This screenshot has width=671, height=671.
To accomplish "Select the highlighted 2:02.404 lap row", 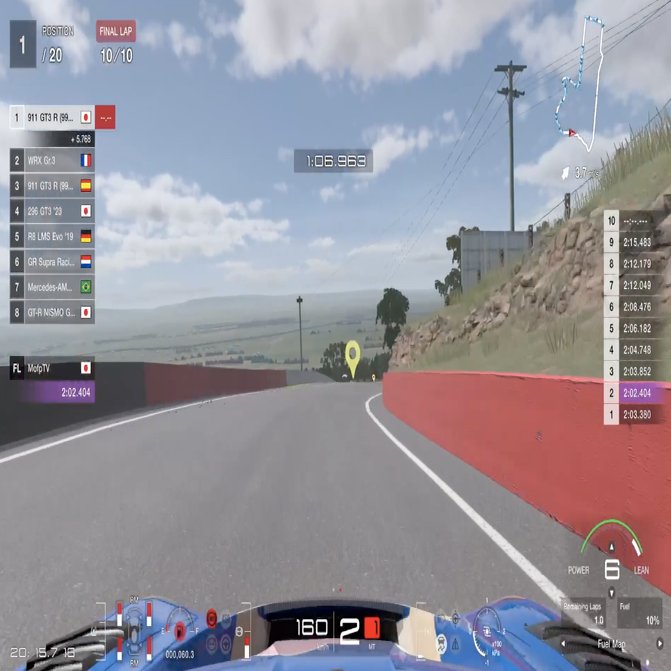I will coord(636,393).
